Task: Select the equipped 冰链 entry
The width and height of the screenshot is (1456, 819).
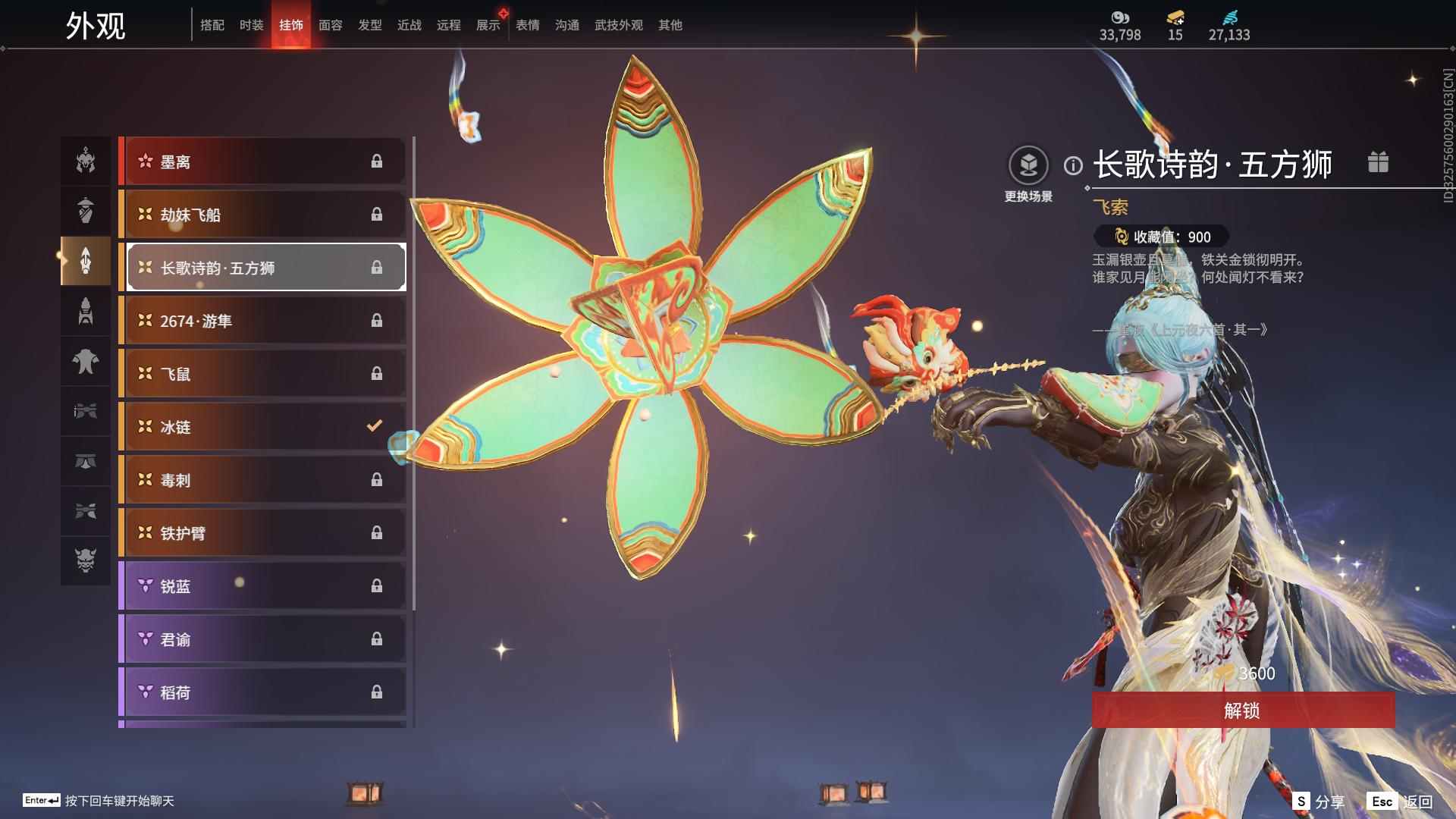Action: pos(263,427)
